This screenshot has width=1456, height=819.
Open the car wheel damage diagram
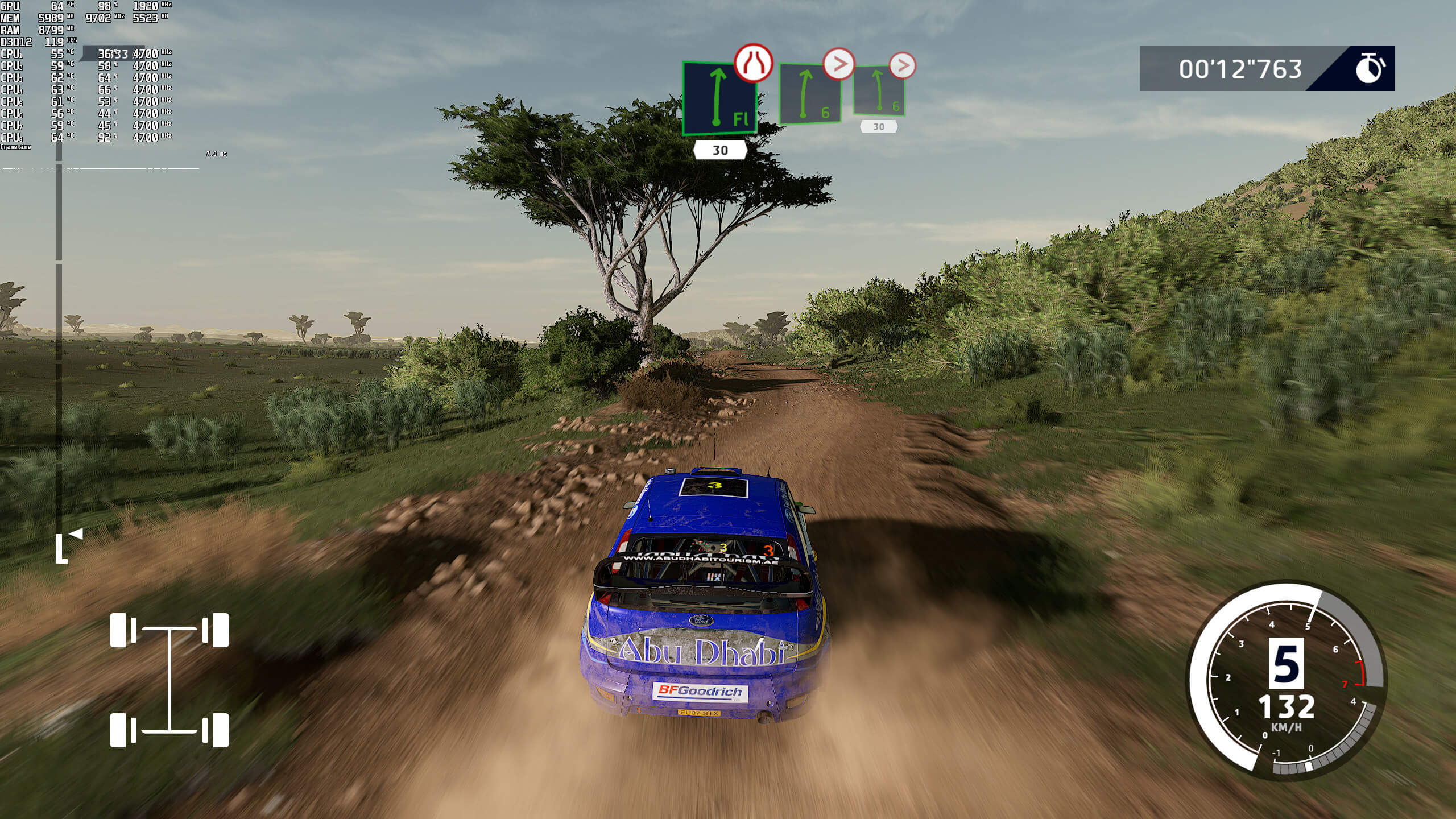tap(169, 680)
